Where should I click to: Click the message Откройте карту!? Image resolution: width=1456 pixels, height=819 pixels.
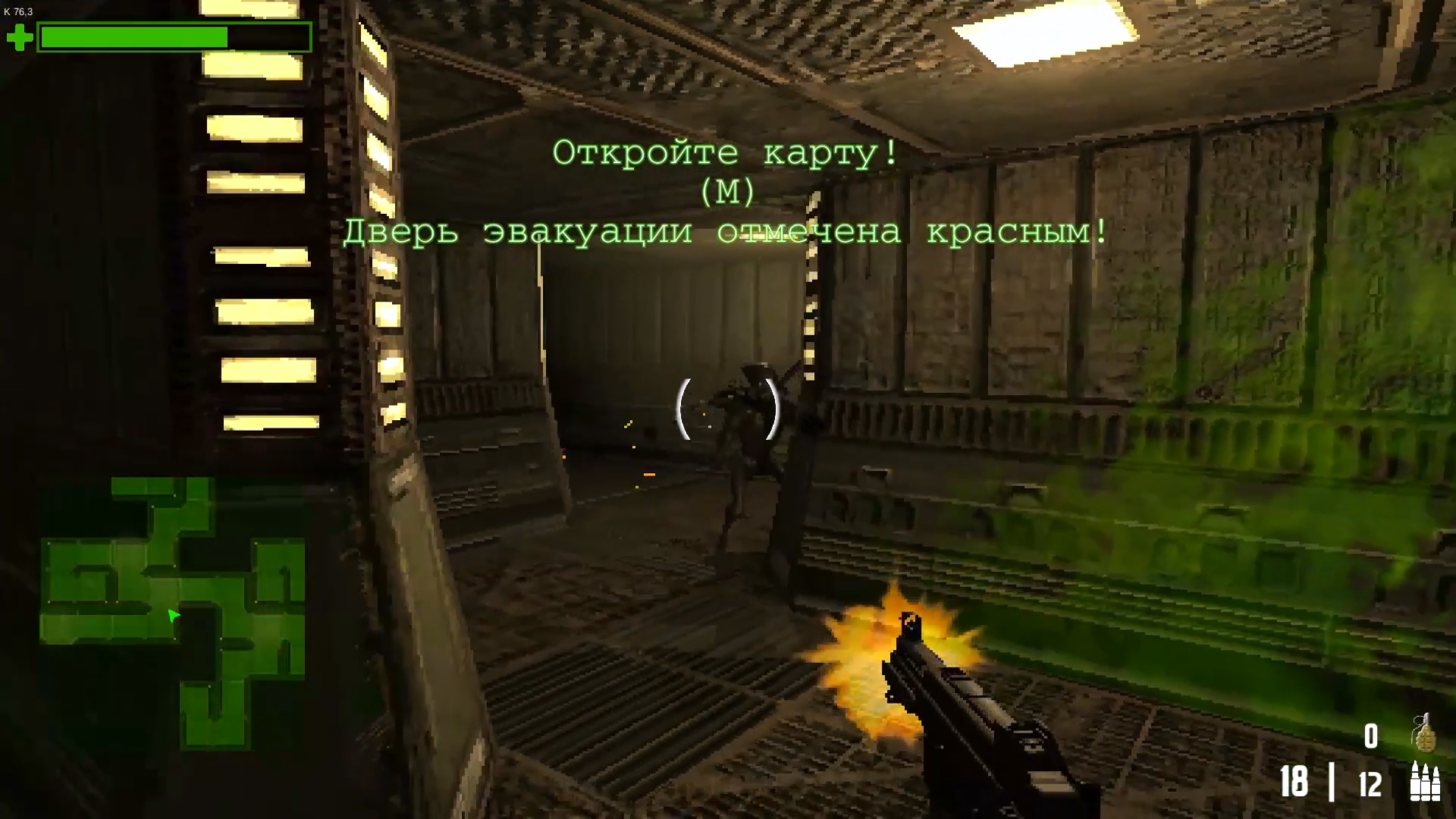pos(724,153)
